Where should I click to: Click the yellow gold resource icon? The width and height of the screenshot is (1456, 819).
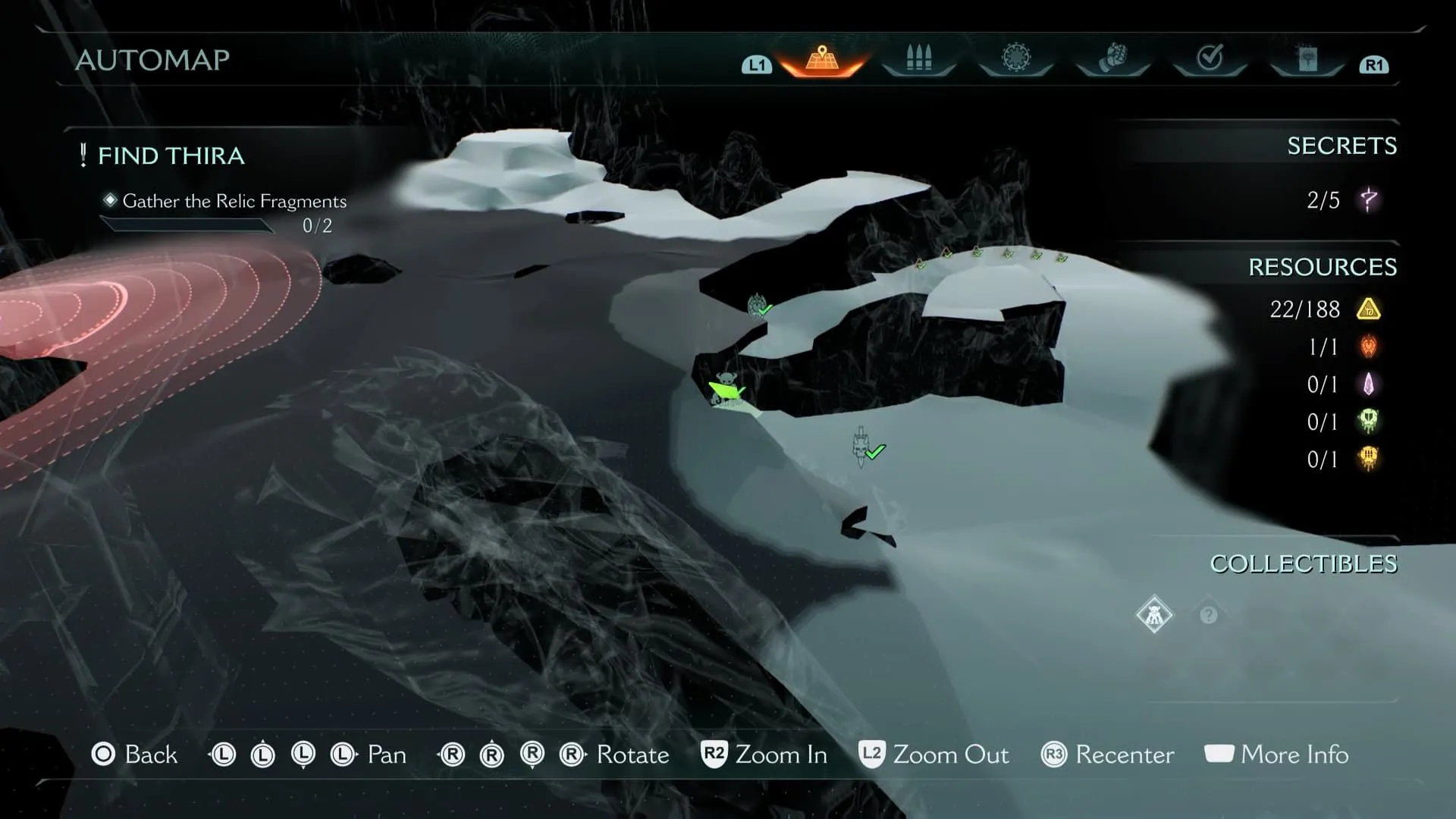coord(1369,309)
